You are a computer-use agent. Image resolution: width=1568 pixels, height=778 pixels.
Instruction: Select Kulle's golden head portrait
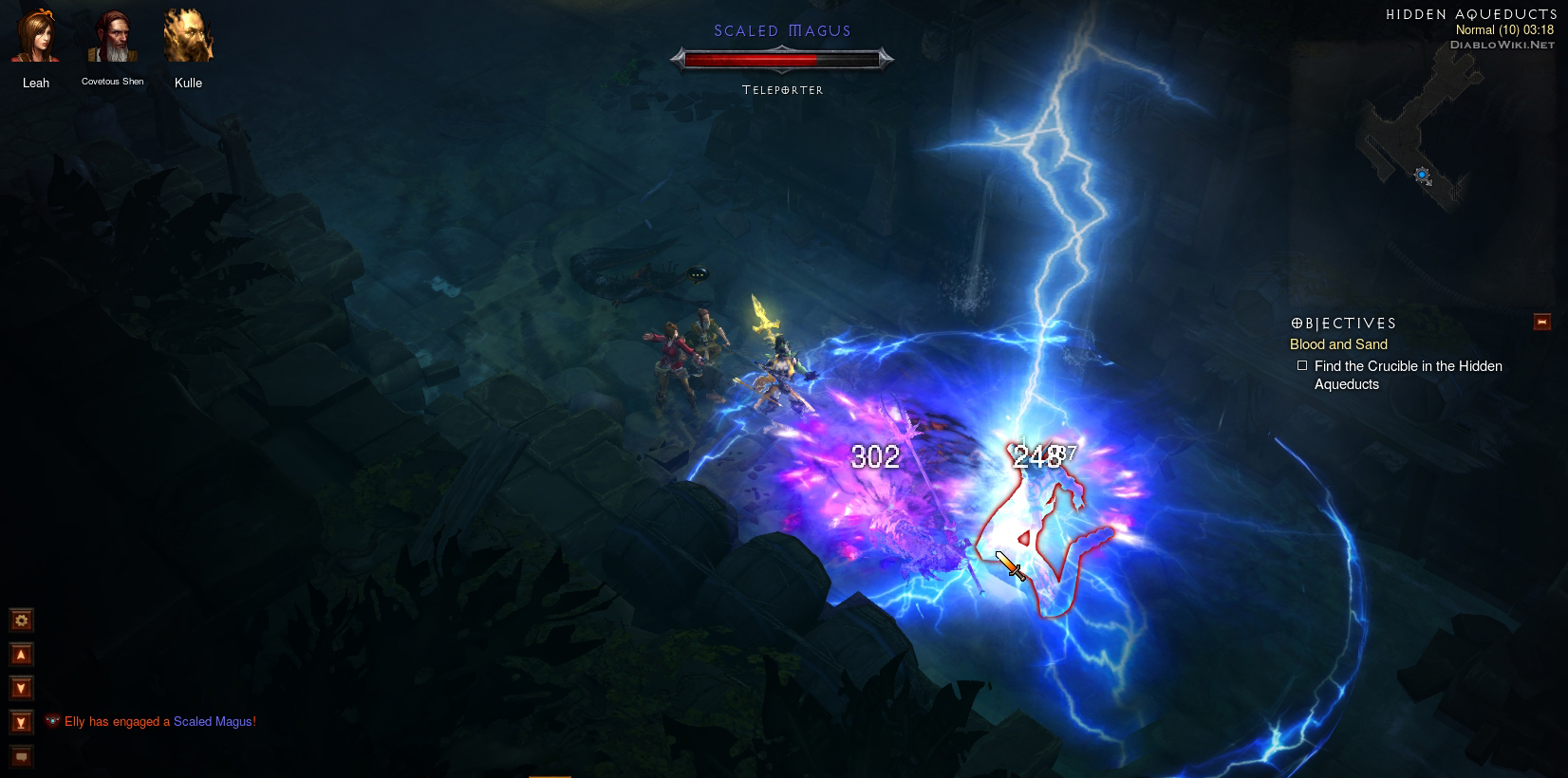coord(188,38)
